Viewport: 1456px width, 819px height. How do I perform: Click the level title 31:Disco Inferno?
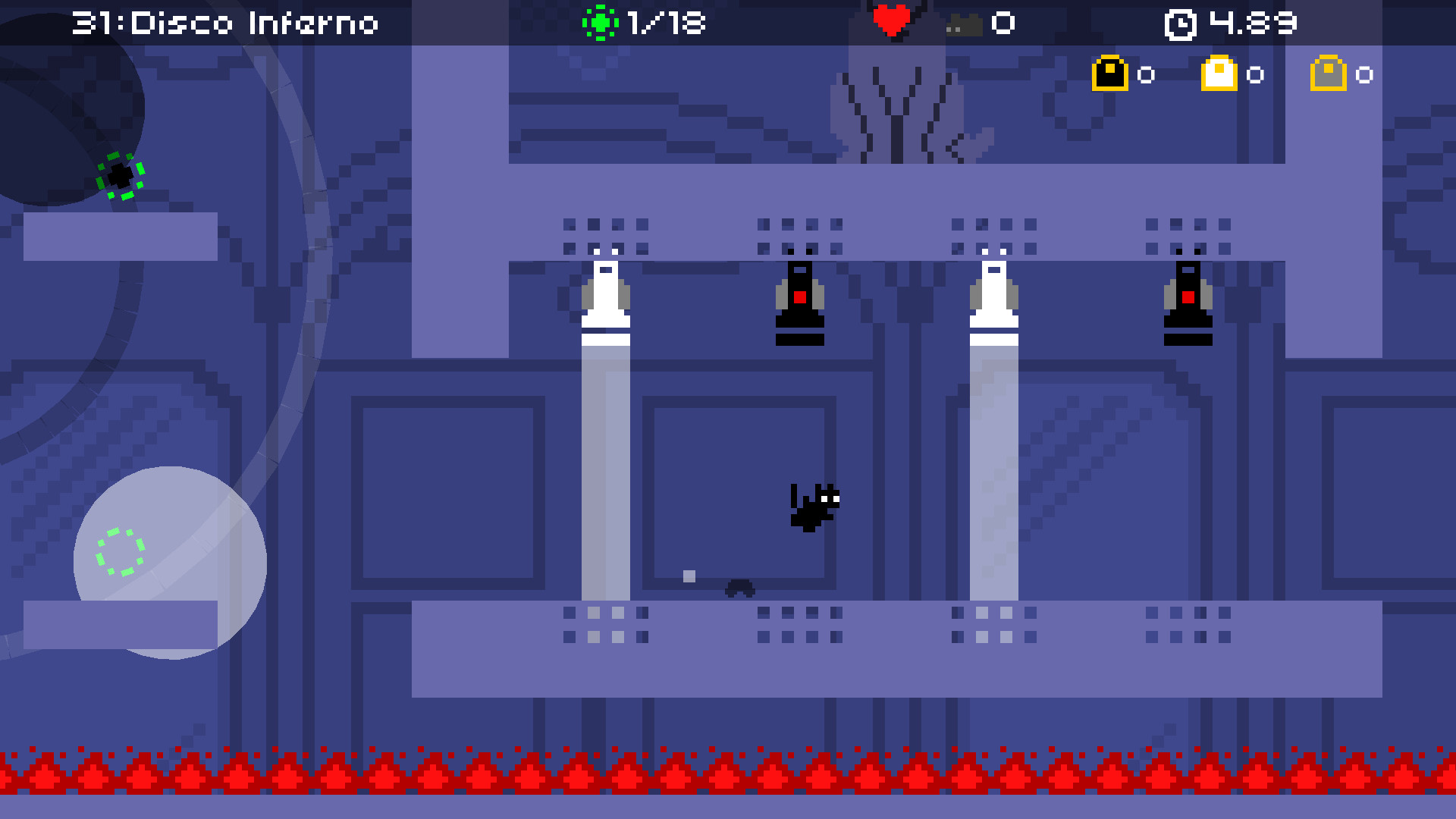(x=224, y=23)
